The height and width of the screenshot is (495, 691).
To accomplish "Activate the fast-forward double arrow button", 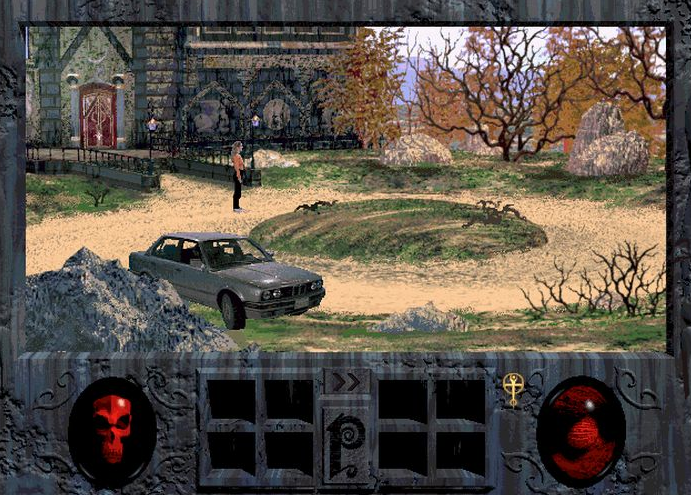I will point(346,382).
